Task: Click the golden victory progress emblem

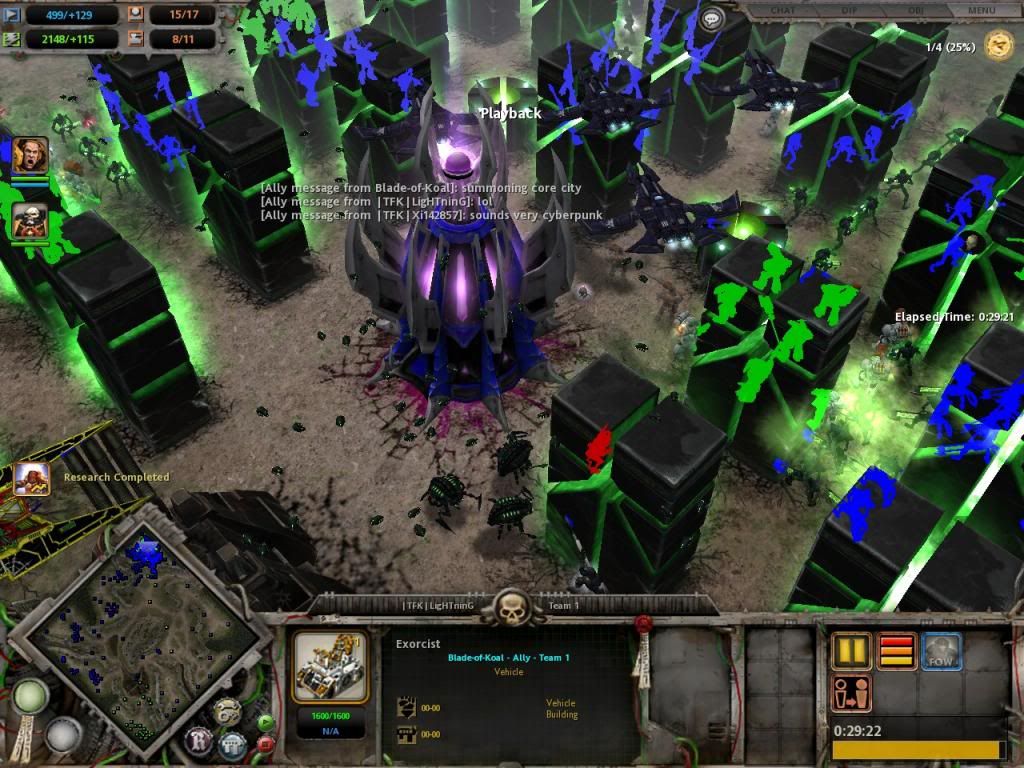Action: pos(998,45)
